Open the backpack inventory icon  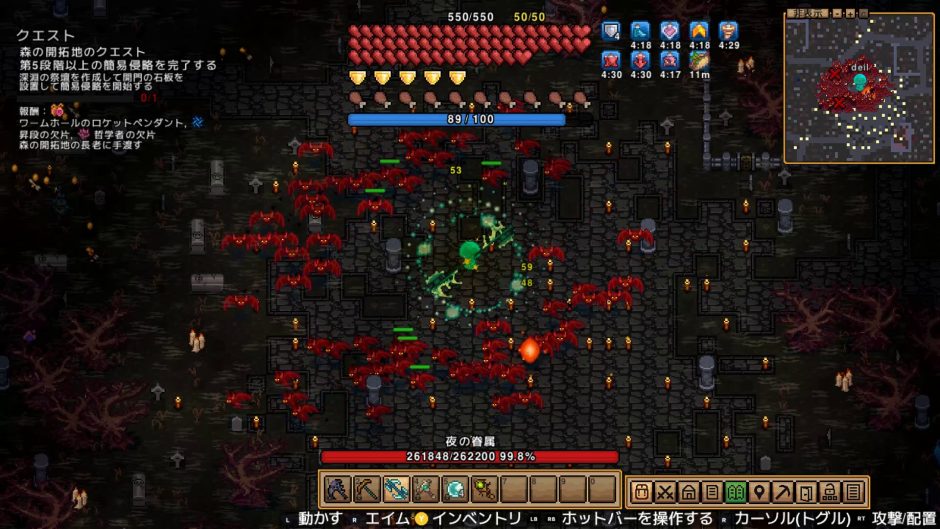pos(640,491)
